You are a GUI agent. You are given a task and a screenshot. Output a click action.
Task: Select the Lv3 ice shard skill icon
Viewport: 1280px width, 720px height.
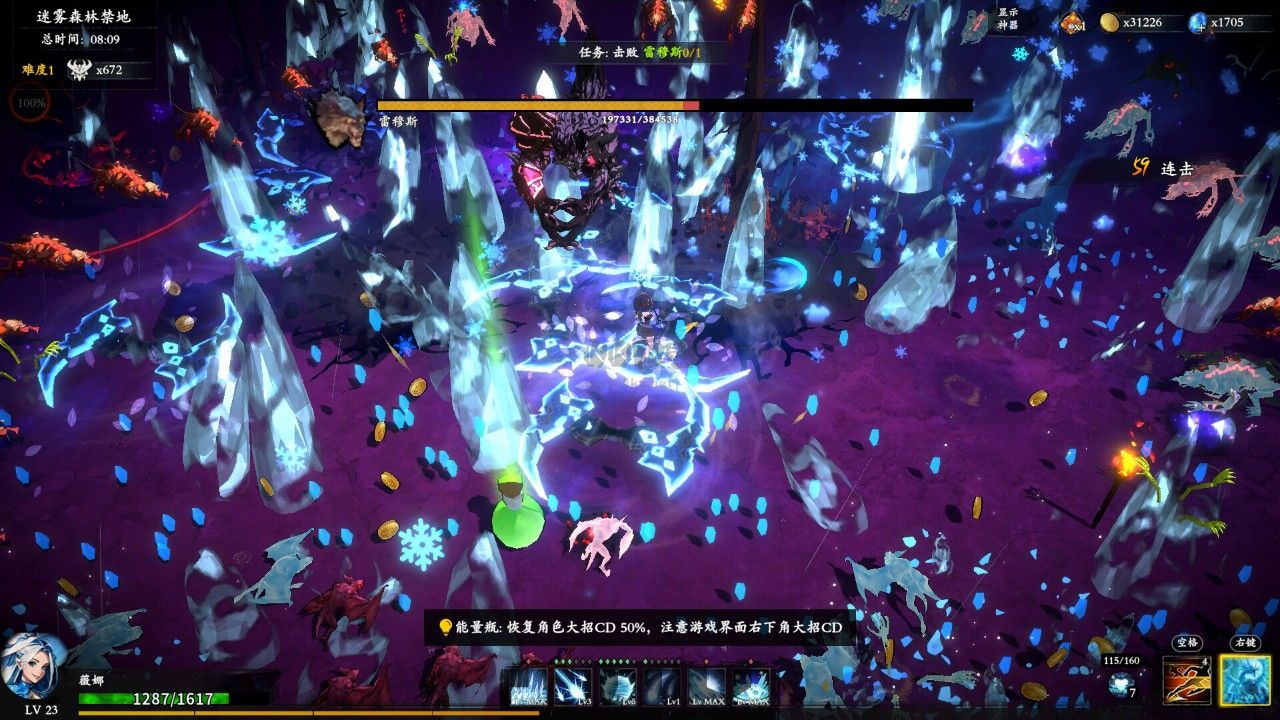(573, 687)
